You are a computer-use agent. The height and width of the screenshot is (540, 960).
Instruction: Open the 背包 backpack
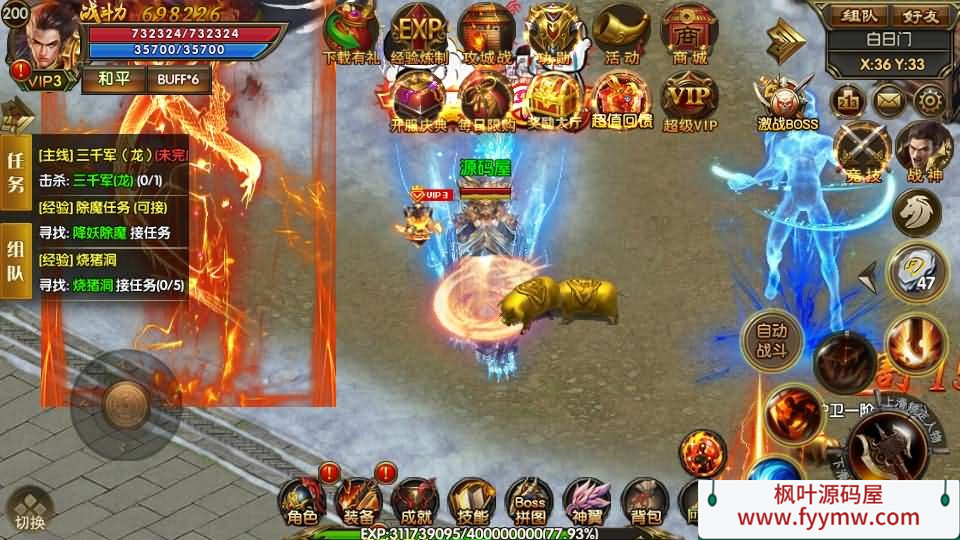(x=644, y=500)
